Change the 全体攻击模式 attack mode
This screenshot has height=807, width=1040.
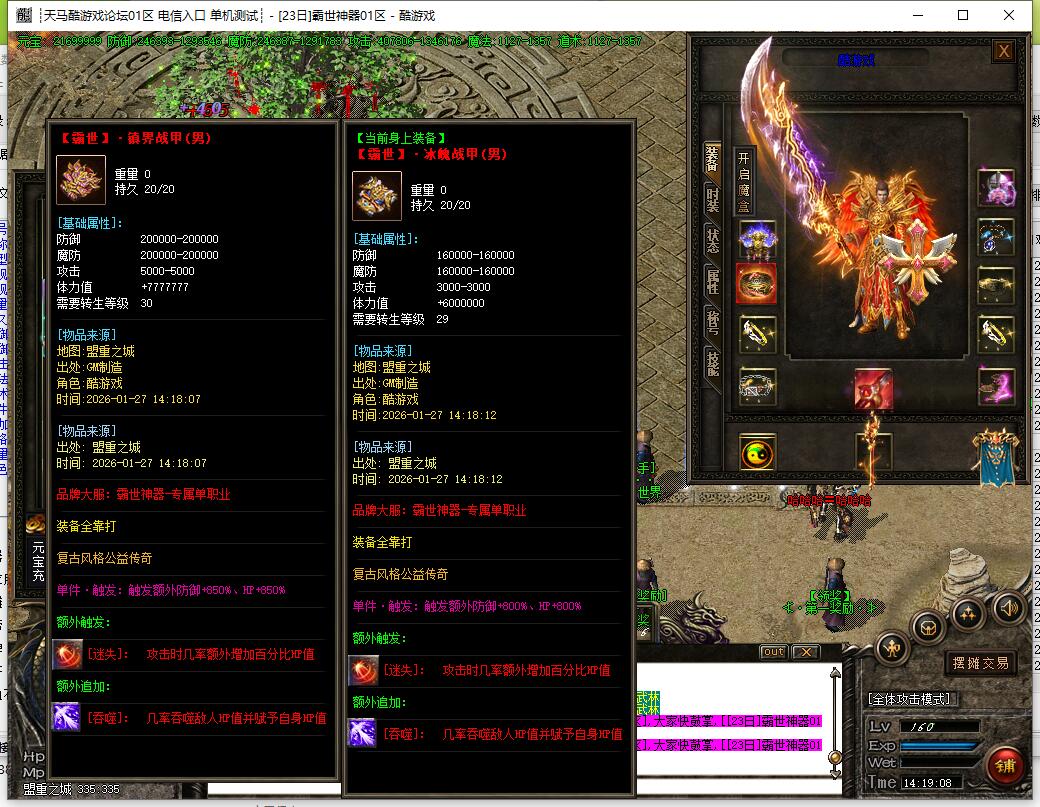pos(910,699)
